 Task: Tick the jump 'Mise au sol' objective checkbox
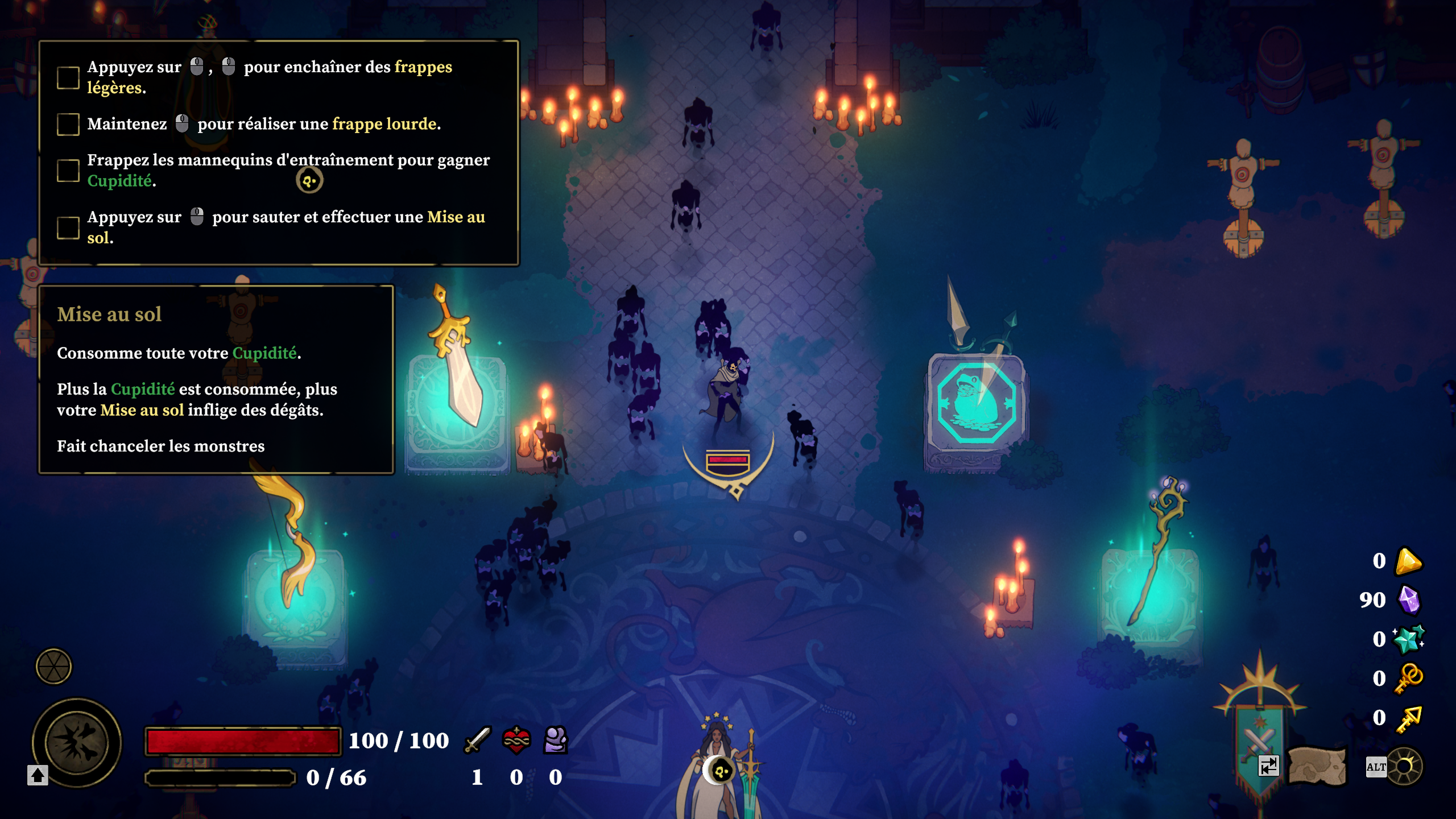[68, 227]
